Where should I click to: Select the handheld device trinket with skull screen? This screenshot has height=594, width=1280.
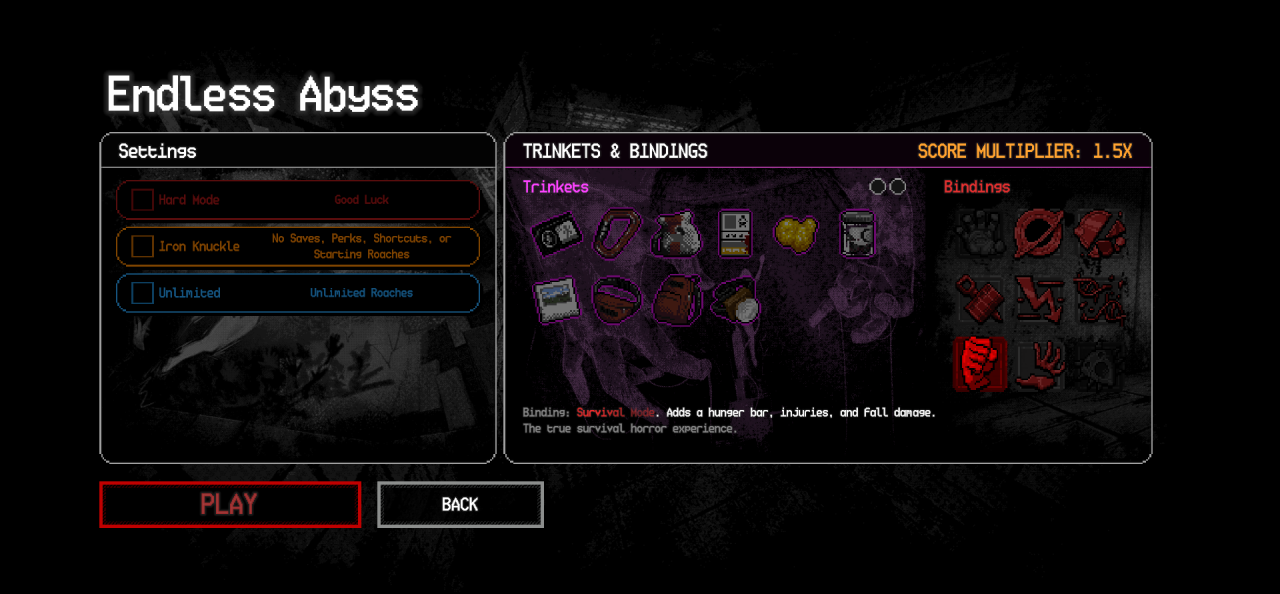(x=734, y=233)
